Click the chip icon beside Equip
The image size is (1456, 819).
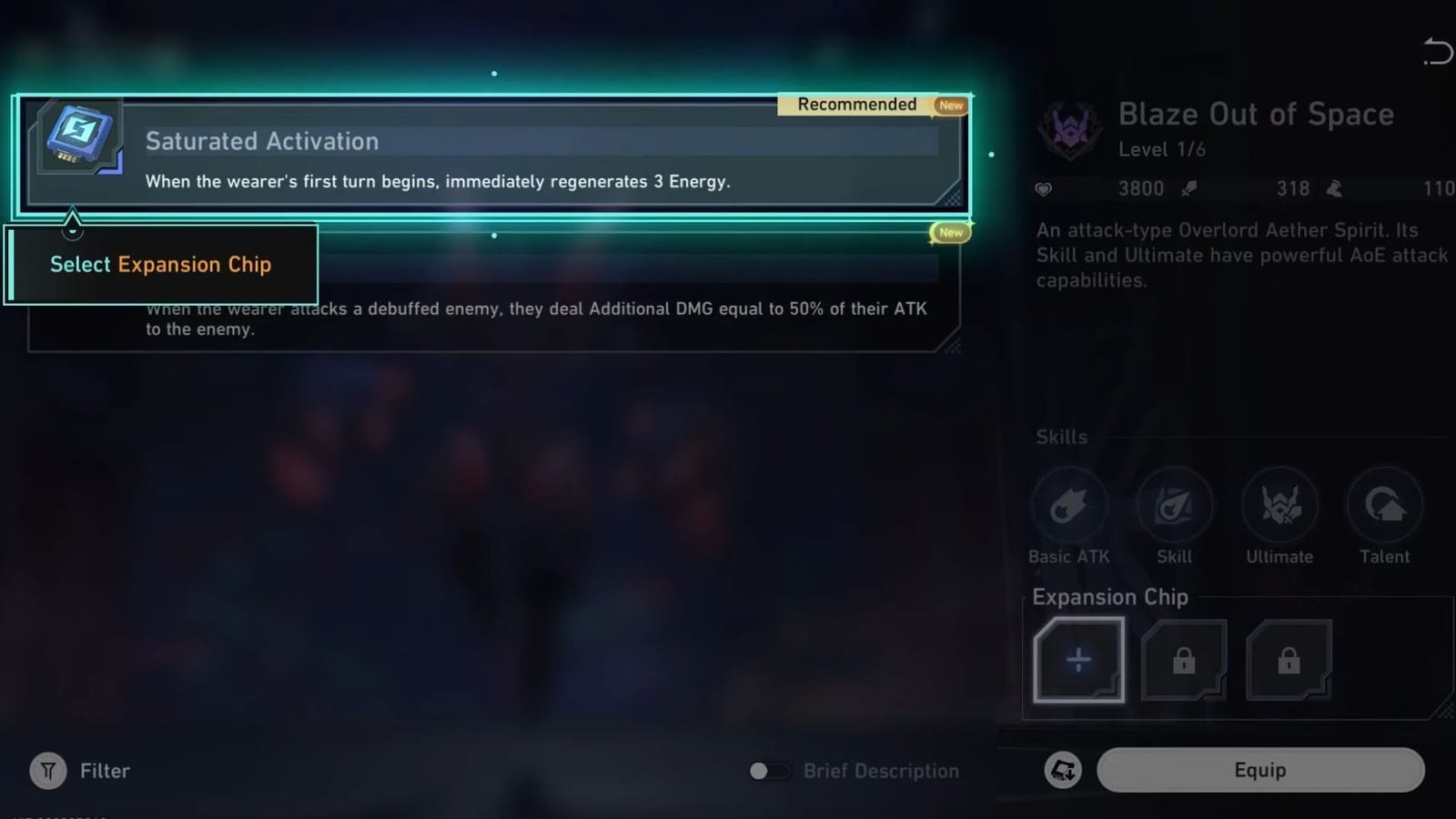pos(1061,770)
